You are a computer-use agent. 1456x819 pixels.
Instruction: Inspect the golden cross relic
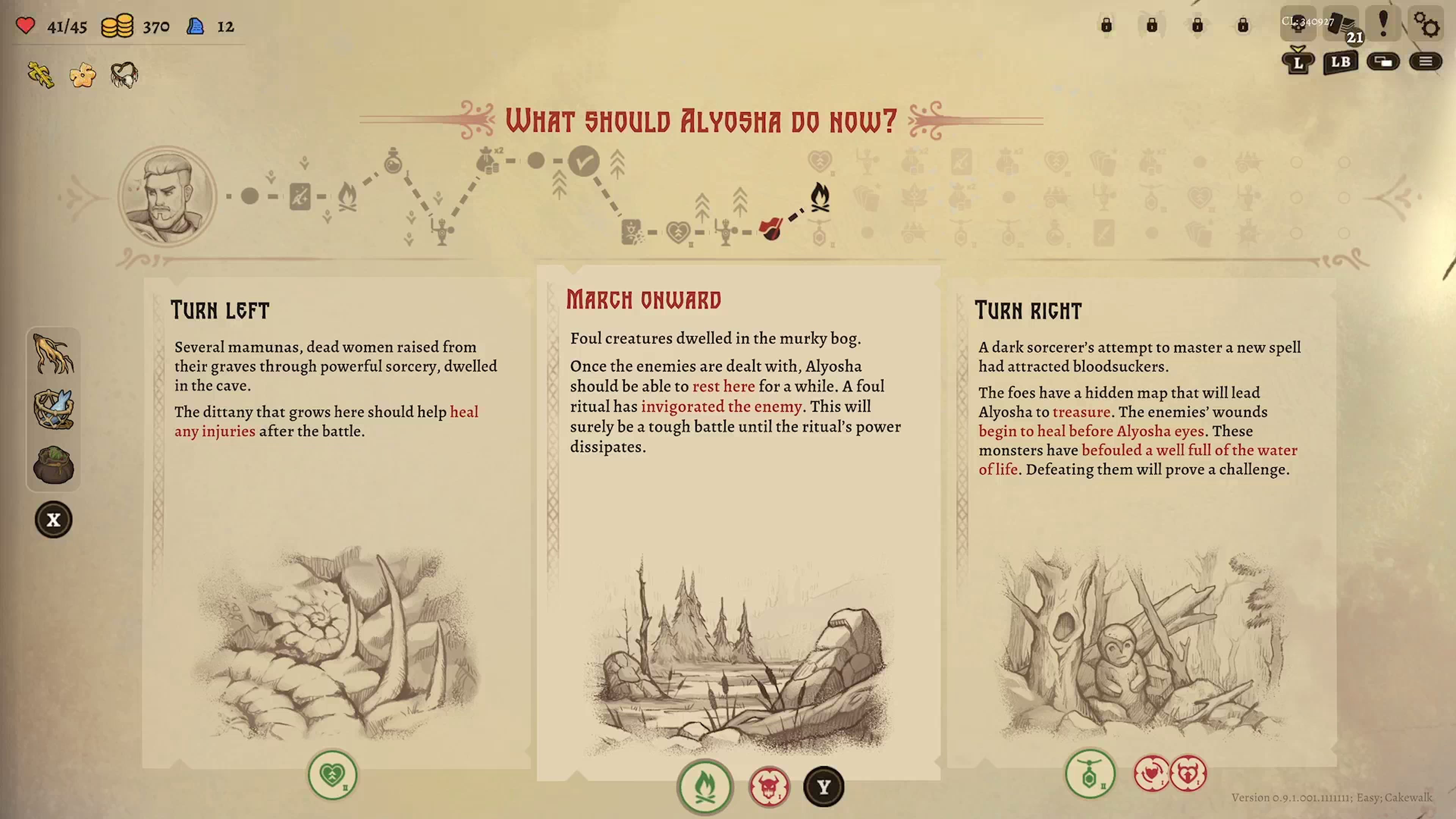41,75
